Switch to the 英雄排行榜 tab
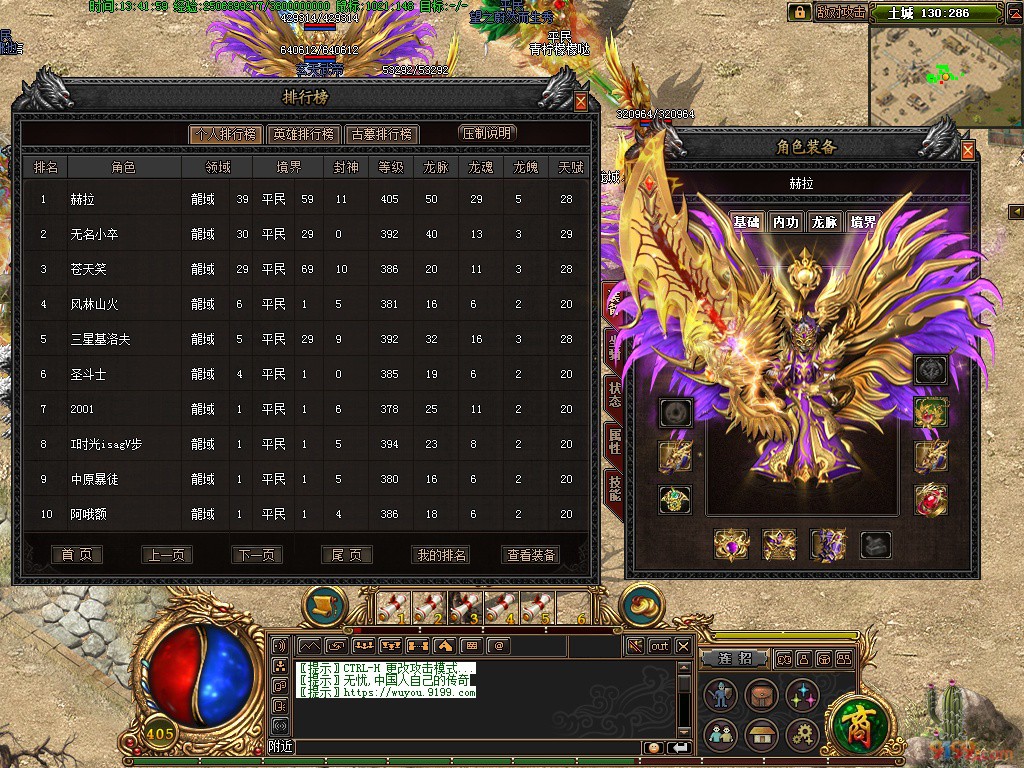The image size is (1024, 768). [302, 134]
